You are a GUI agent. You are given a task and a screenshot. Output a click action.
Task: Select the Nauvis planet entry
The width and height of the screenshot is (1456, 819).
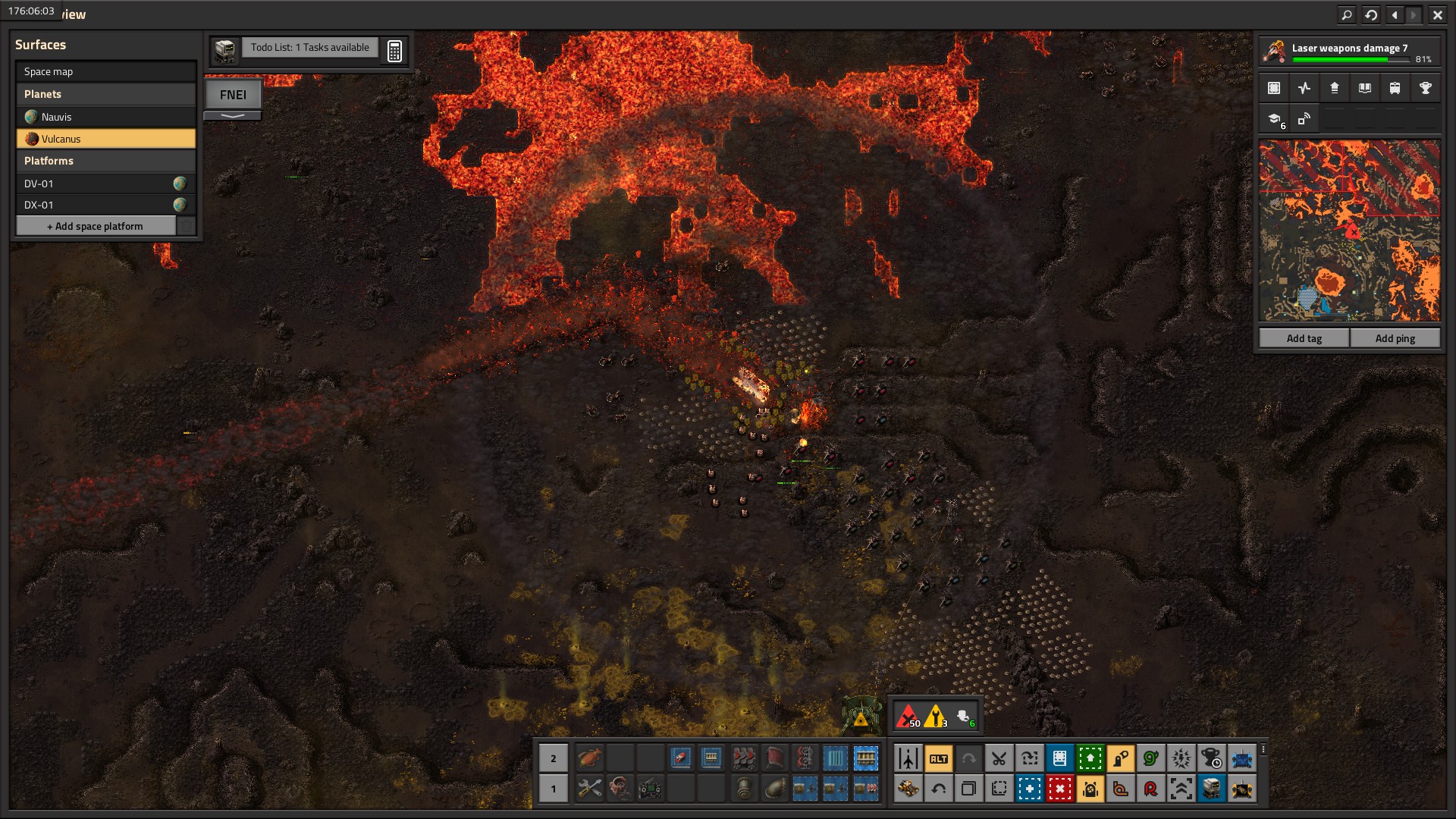point(105,117)
